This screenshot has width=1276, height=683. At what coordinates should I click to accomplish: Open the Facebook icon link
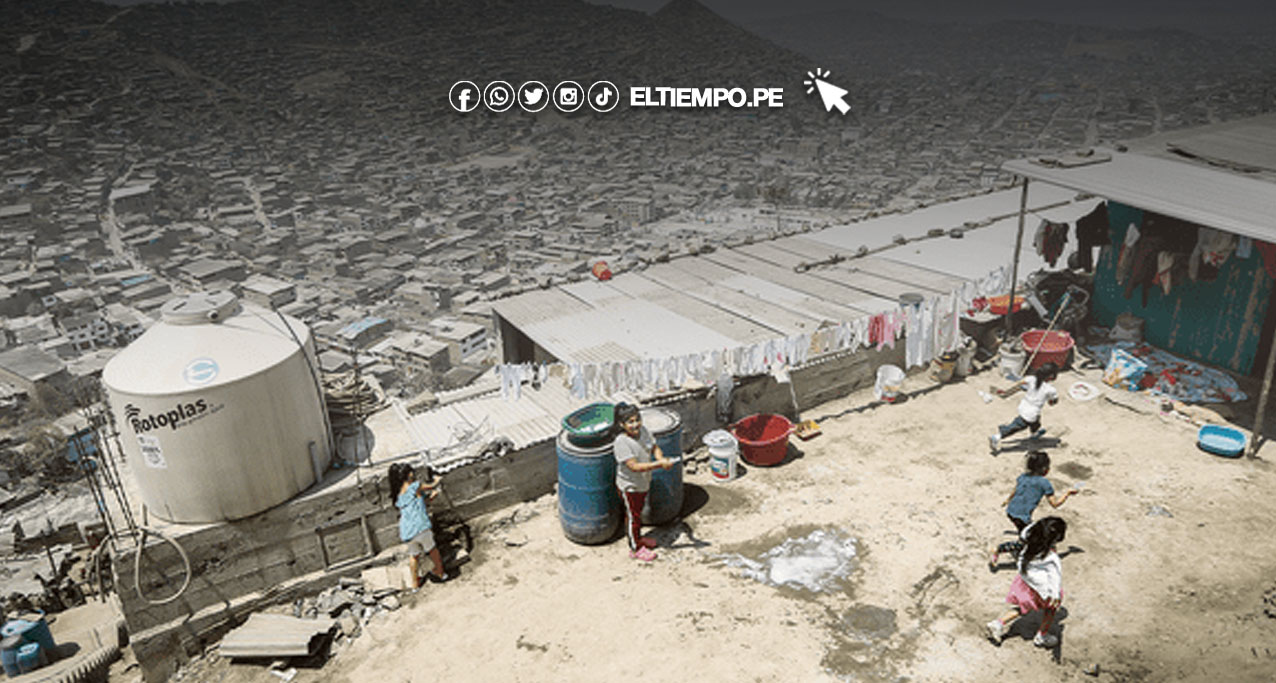[x=464, y=97]
